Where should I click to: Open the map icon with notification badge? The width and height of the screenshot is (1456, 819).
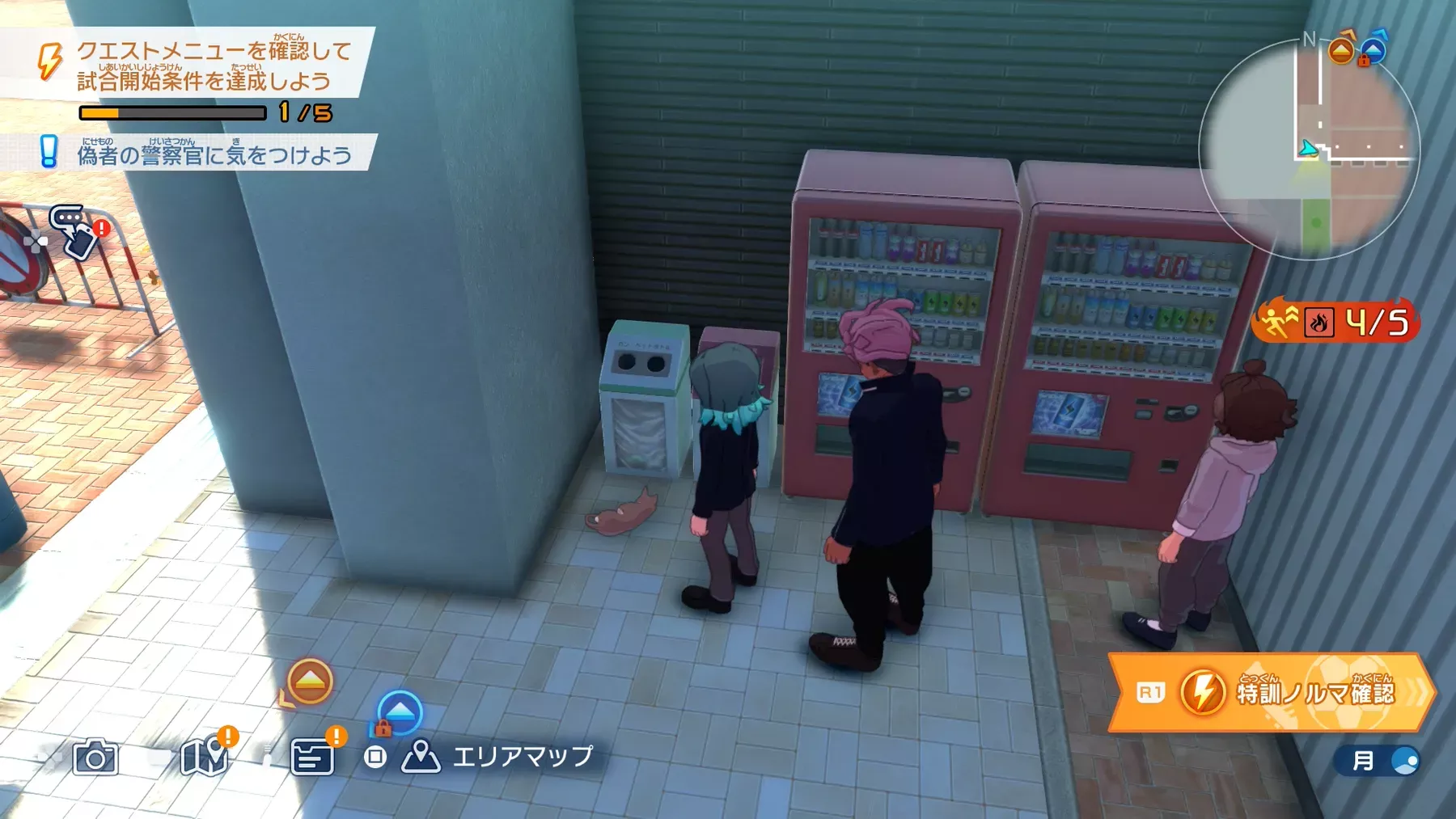pos(205,756)
